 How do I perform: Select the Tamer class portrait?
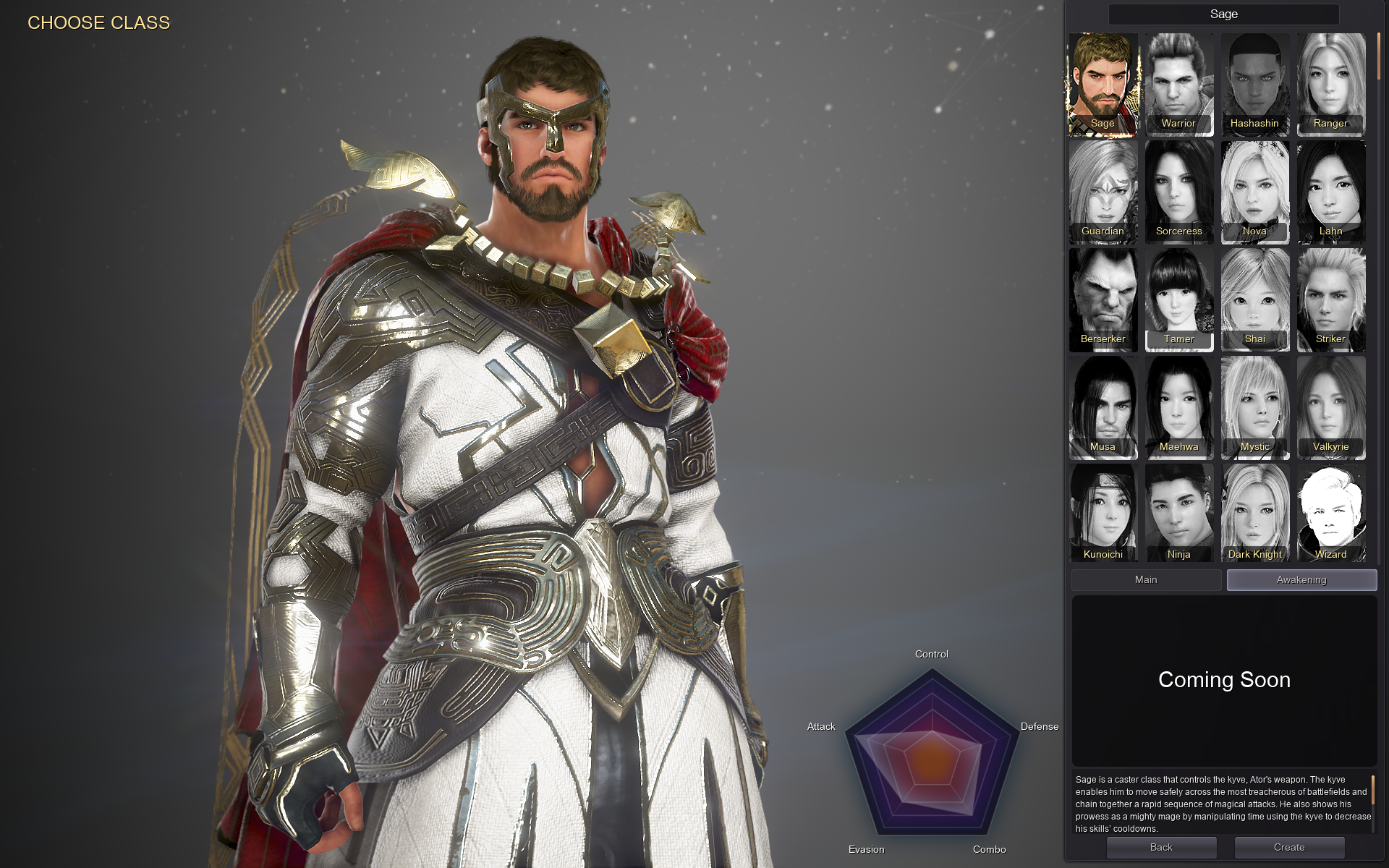coord(1178,299)
